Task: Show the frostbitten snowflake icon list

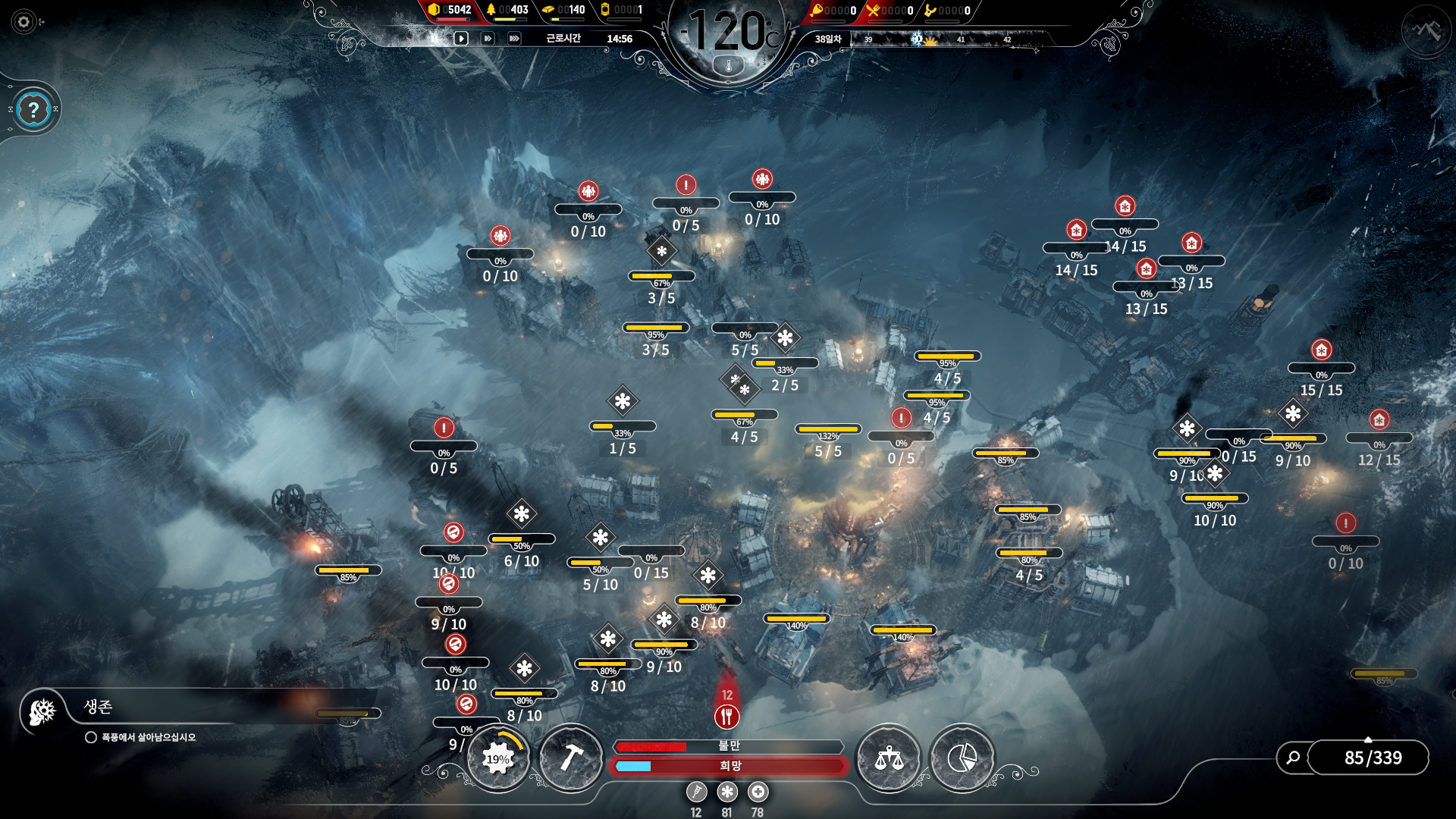Action: 727,792
